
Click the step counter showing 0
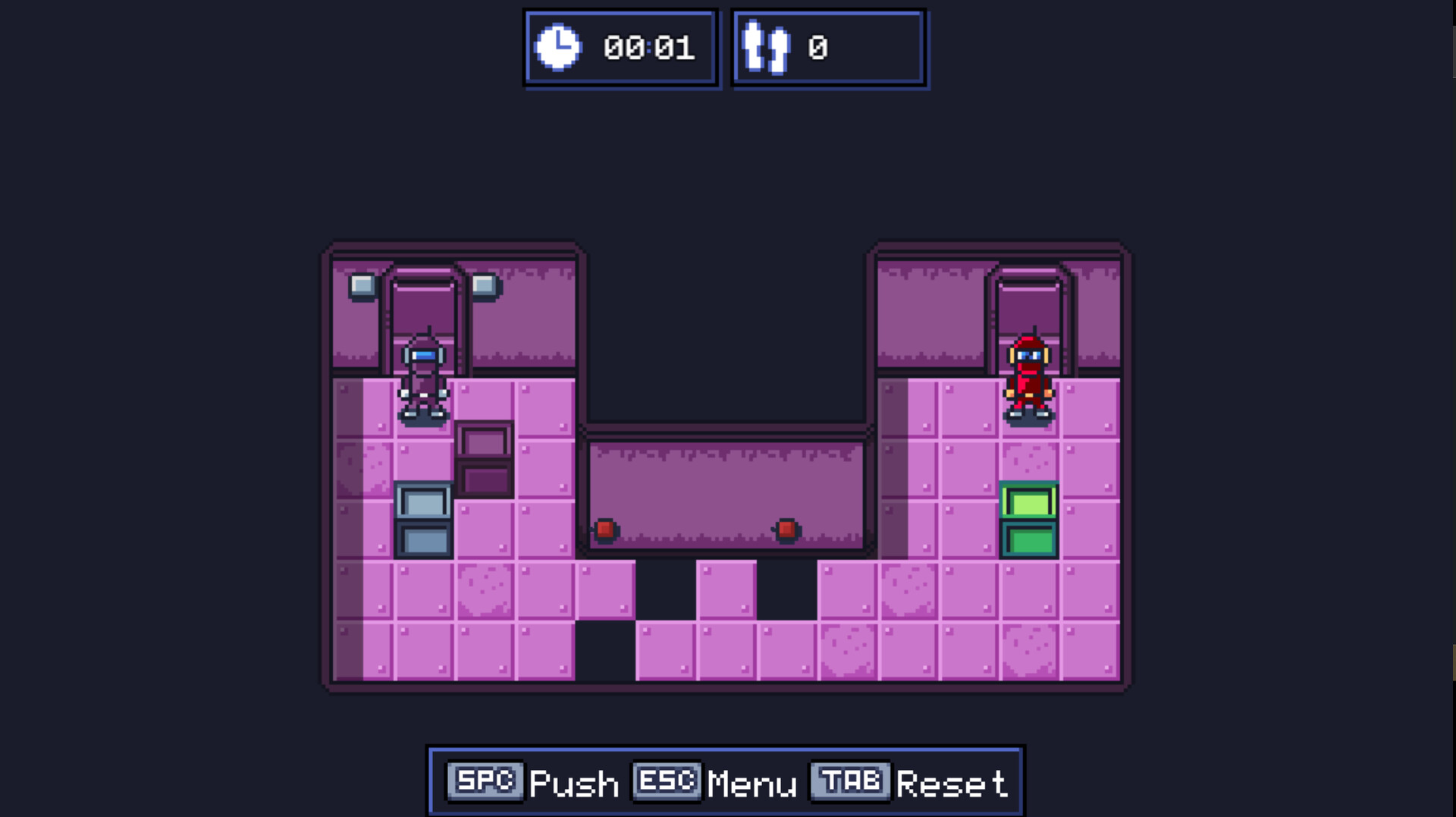coord(816,48)
